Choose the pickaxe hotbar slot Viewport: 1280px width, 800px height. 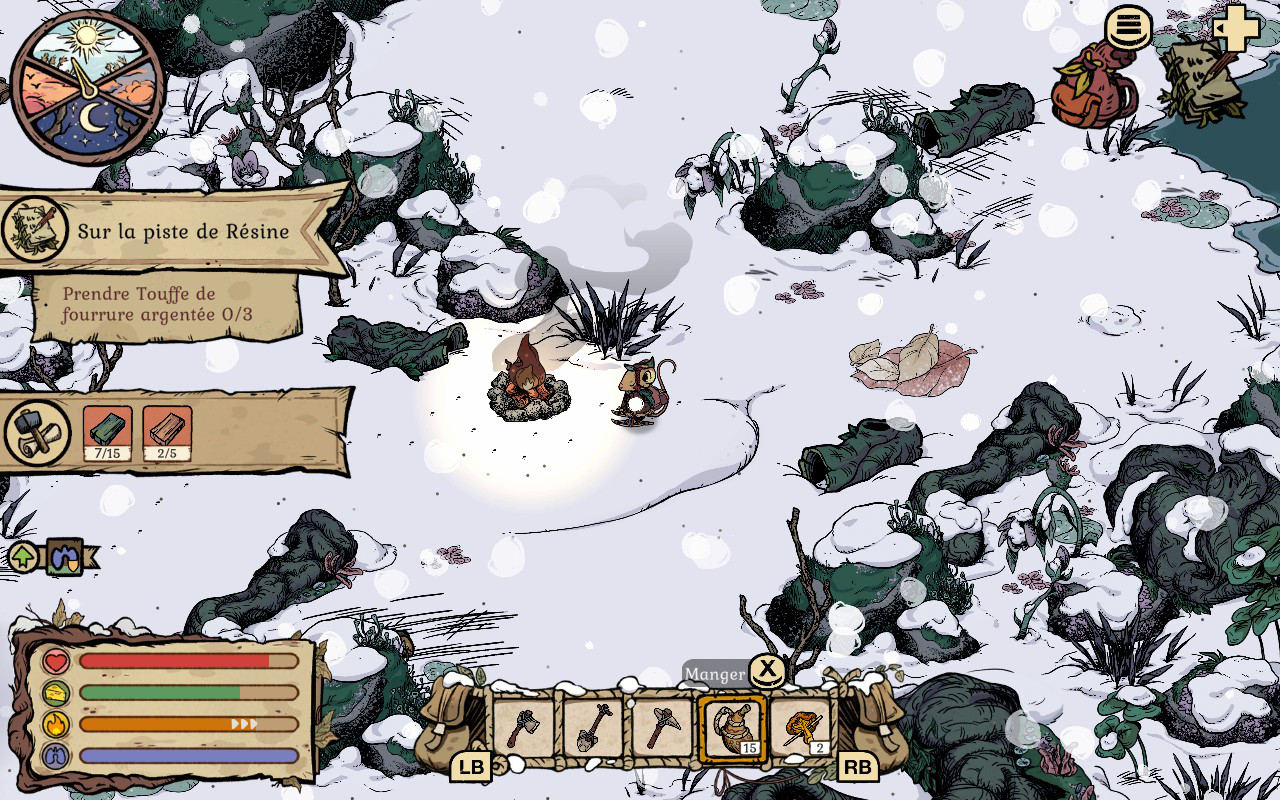coord(662,727)
